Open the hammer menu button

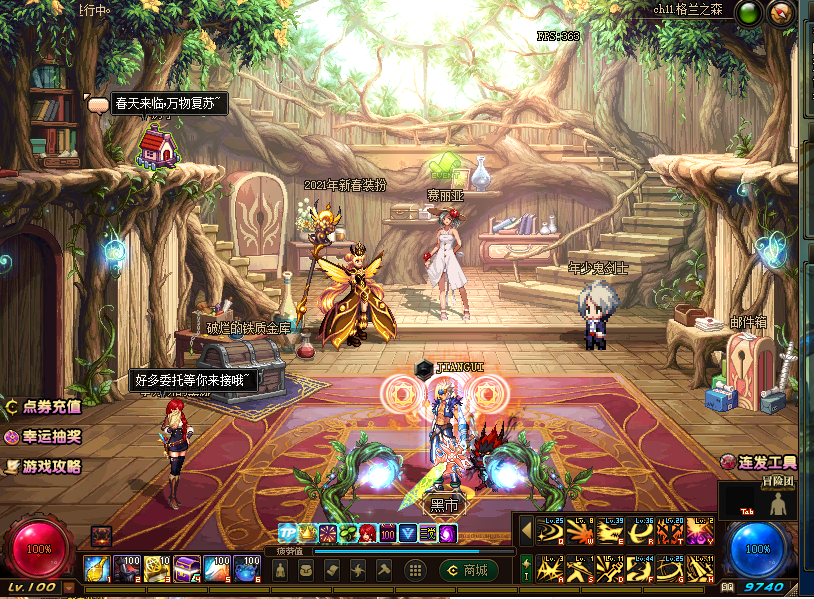(384, 570)
